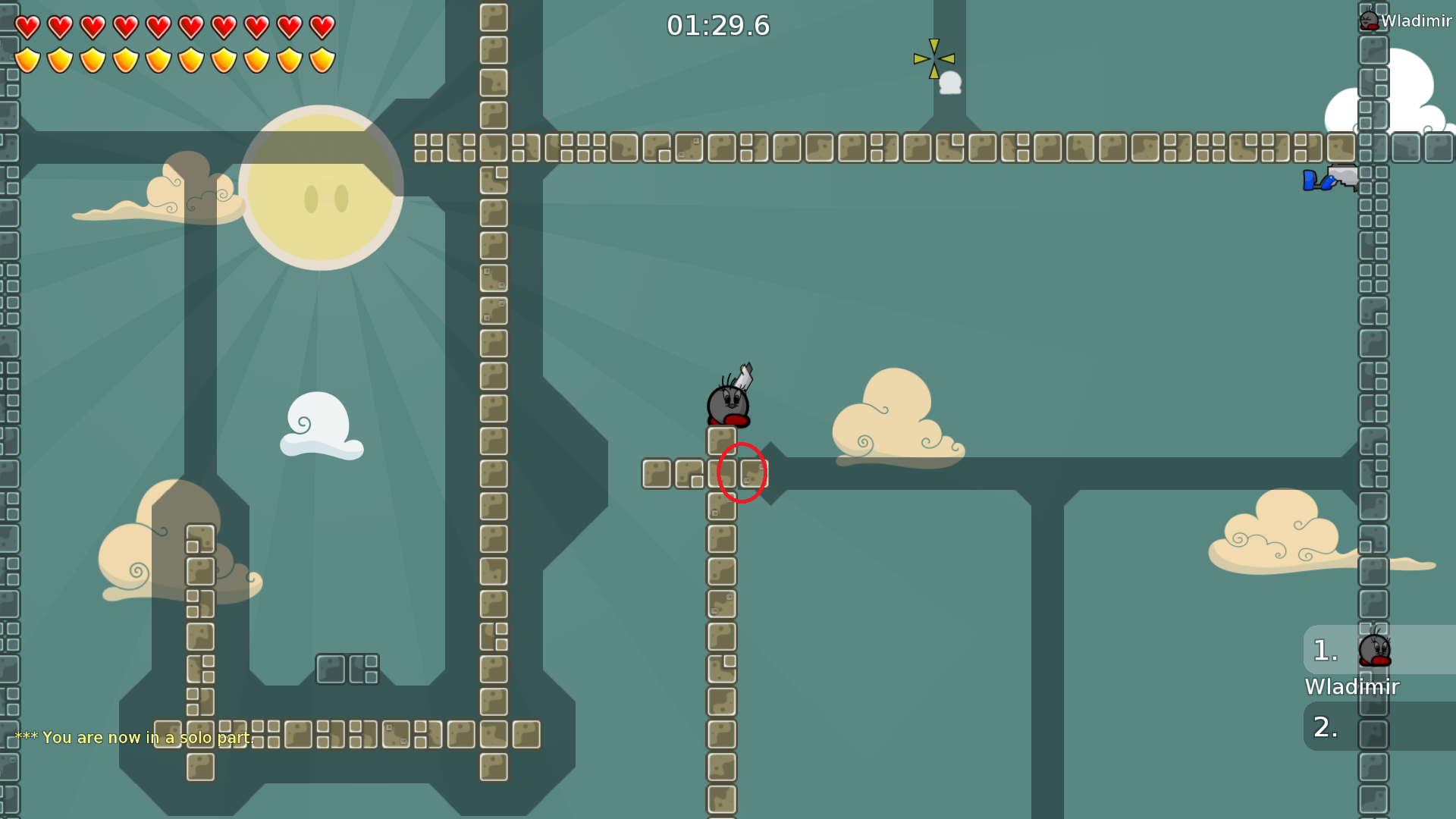This screenshot has width=1456, height=819.
Task: Select the "2." entry in the scoreboard
Action: (1323, 726)
